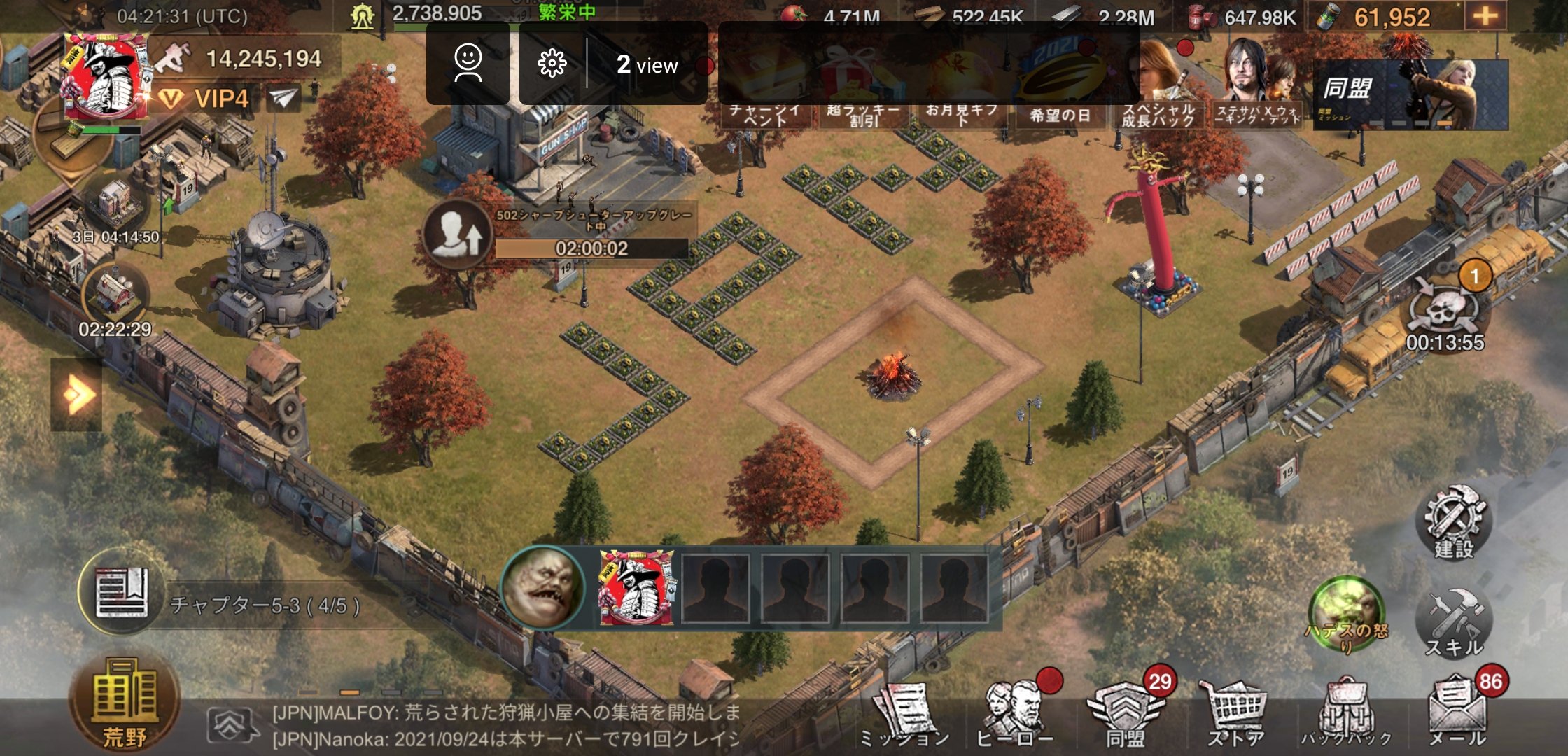1568x756 pixels.
Task: Open the バックパック backpack
Action: pyautogui.click(x=1345, y=713)
